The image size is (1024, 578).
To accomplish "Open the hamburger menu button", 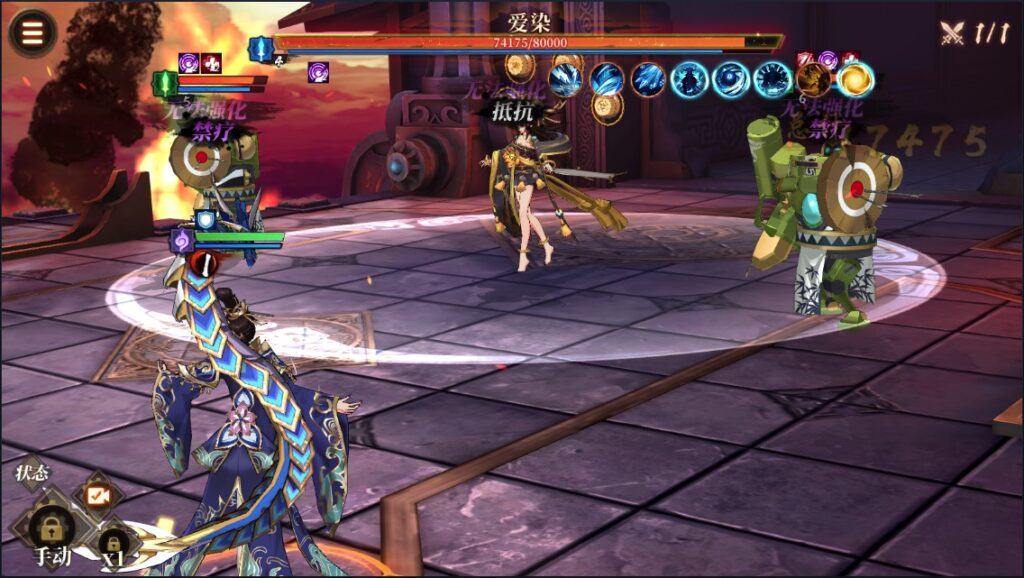I will point(33,32).
